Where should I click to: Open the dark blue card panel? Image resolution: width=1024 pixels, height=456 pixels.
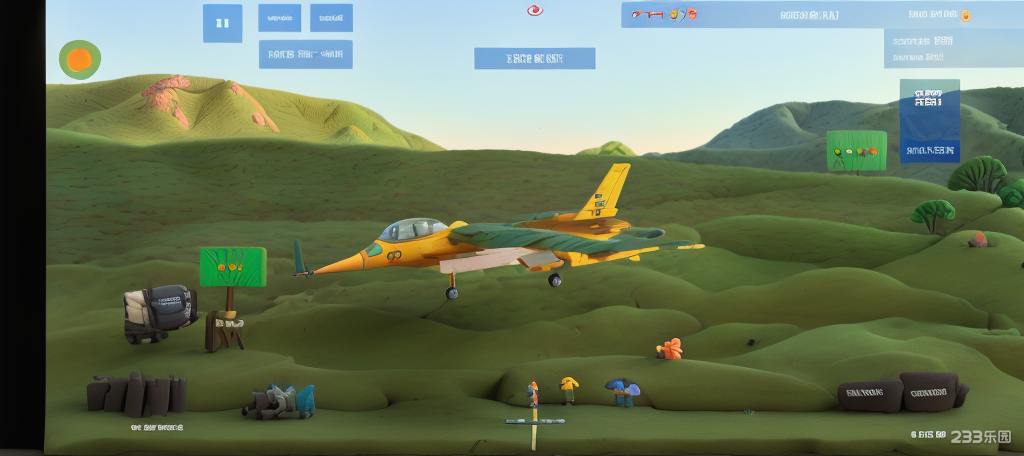tap(929, 122)
